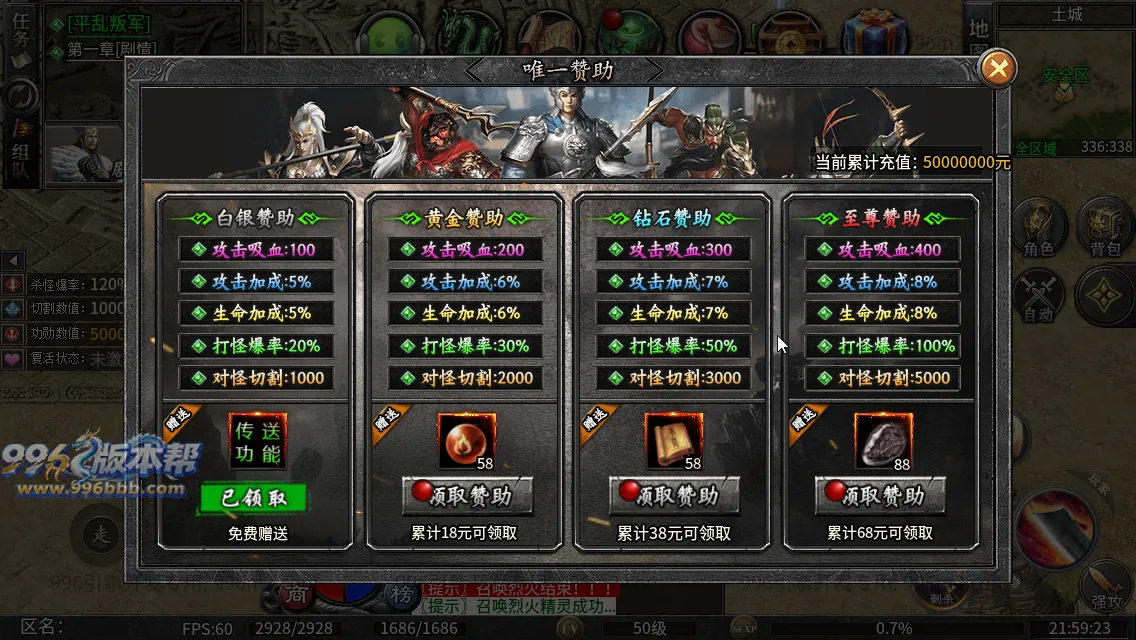Image resolution: width=1136 pixels, height=640 pixels.
Task: Claim the 至尊赞助 reward at 68元
Action: coord(880,495)
